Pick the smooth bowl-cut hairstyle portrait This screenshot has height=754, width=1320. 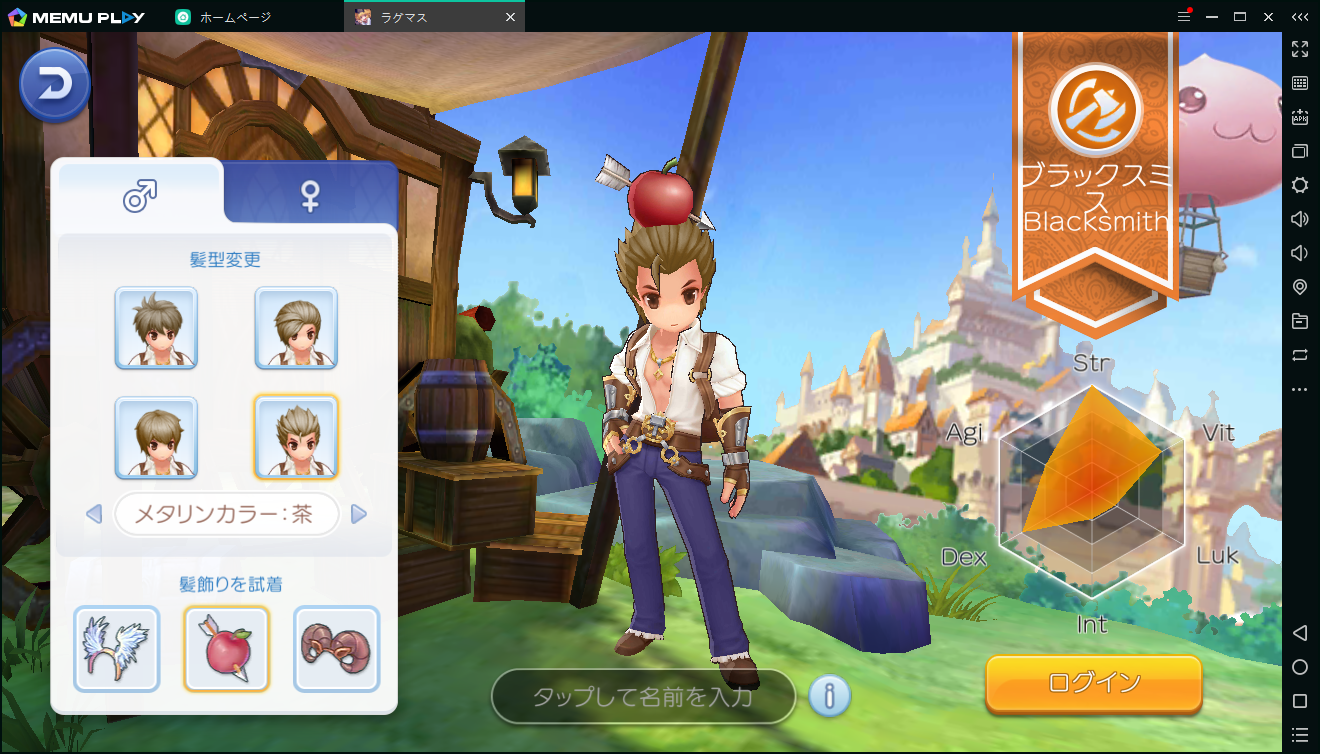tap(156, 438)
